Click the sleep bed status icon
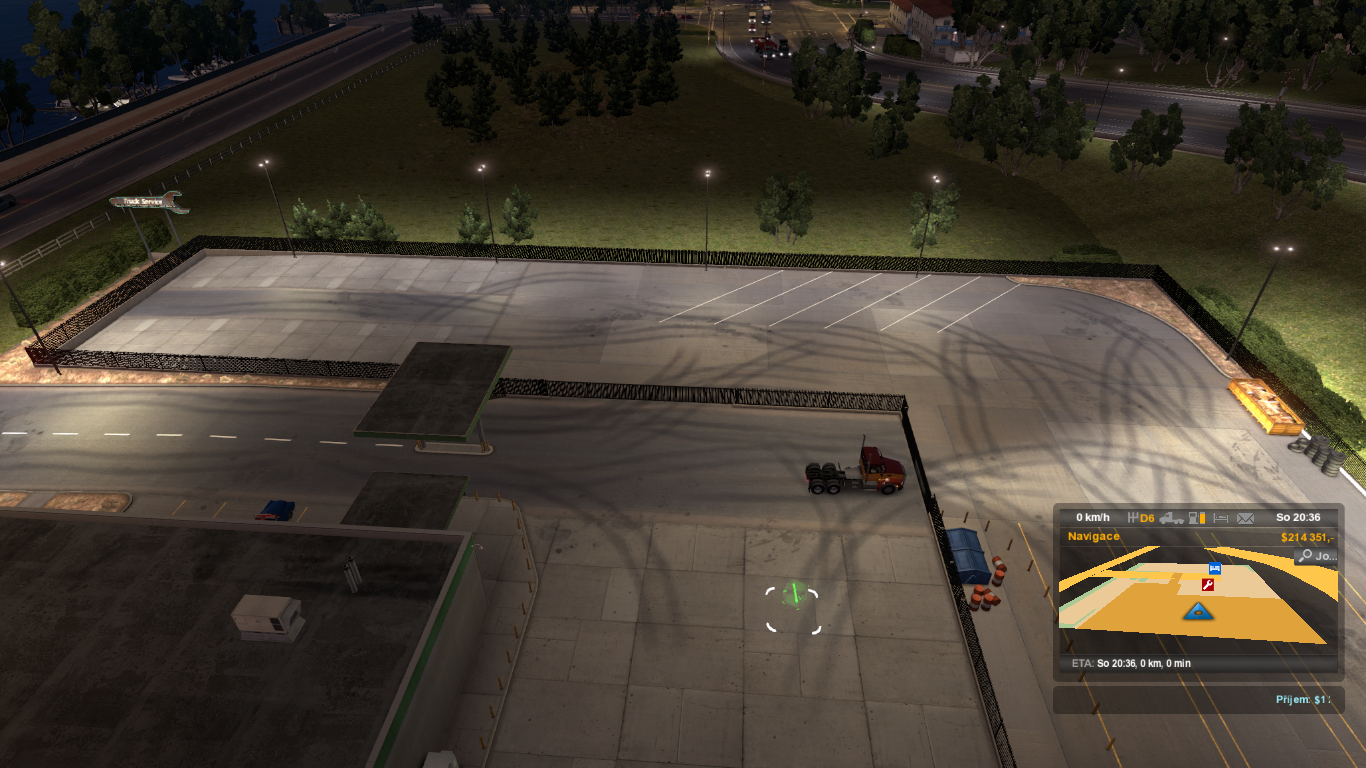Image resolution: width=1366 pixels, height=768 pixels. (x=1220, y=518)
